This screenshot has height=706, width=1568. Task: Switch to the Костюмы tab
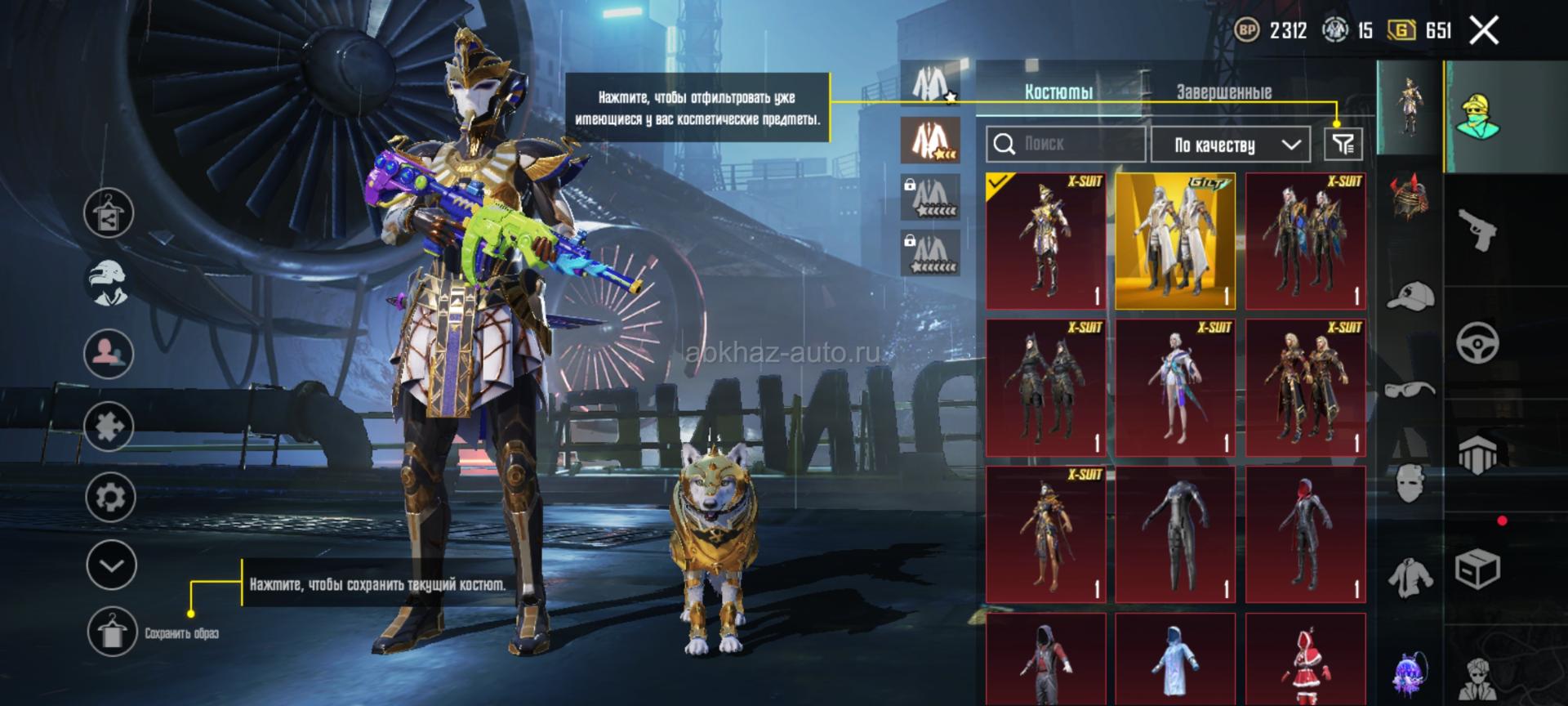click(1058, 92)
